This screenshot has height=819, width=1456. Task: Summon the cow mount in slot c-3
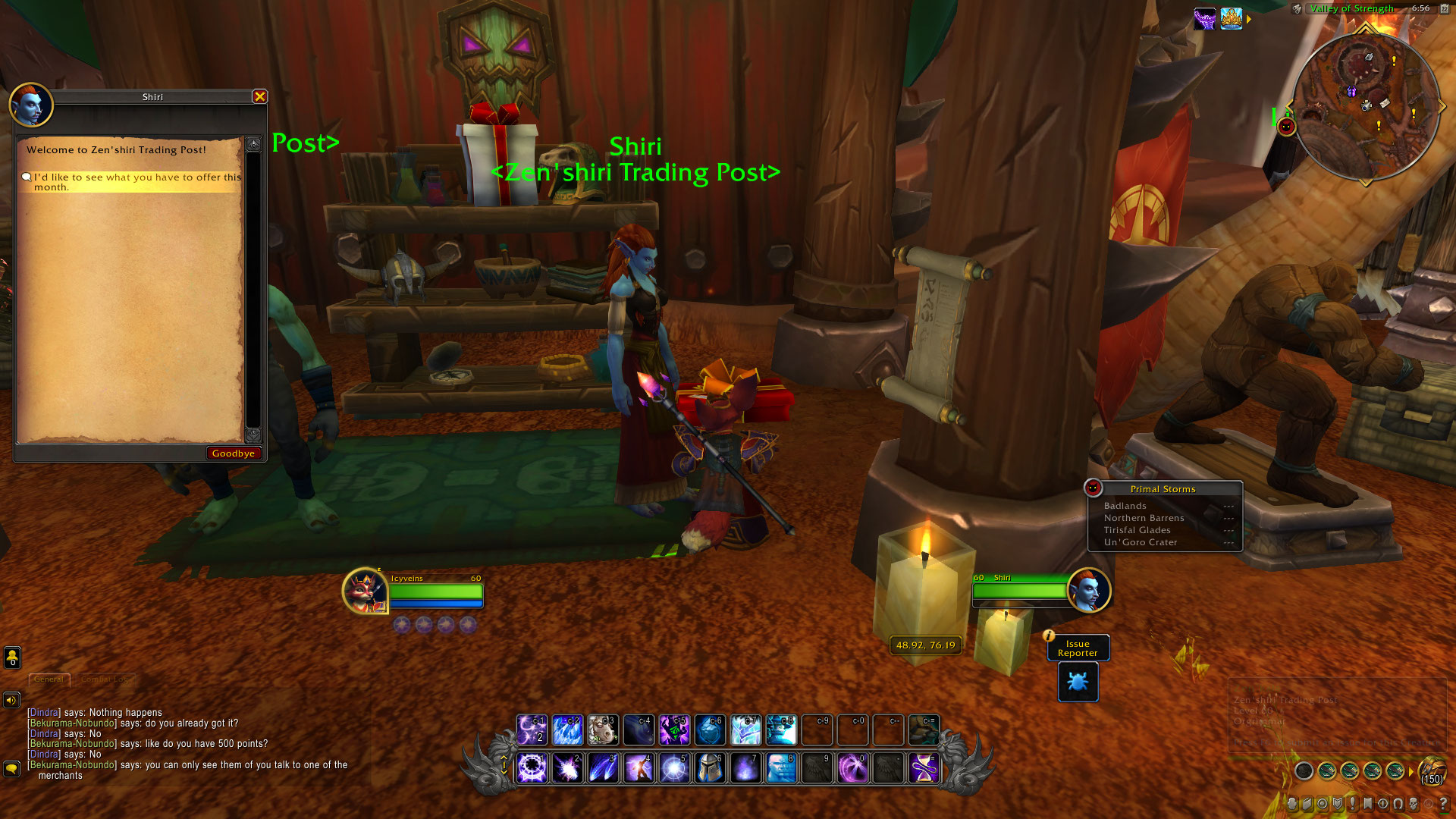(x=601, y=730)
